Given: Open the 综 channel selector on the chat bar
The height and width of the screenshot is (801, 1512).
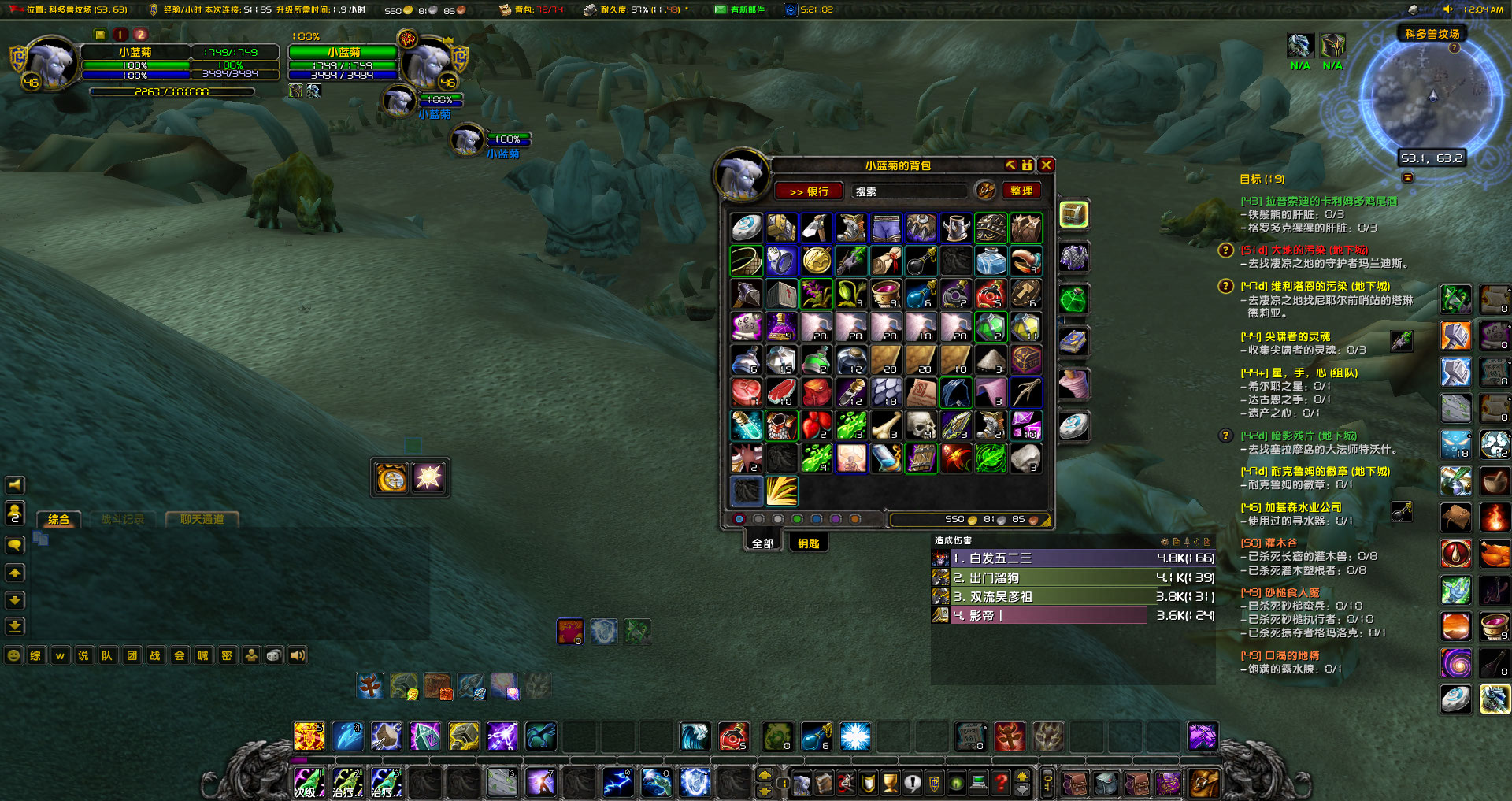Looking at the screenshot, I should tap(35, 655).
